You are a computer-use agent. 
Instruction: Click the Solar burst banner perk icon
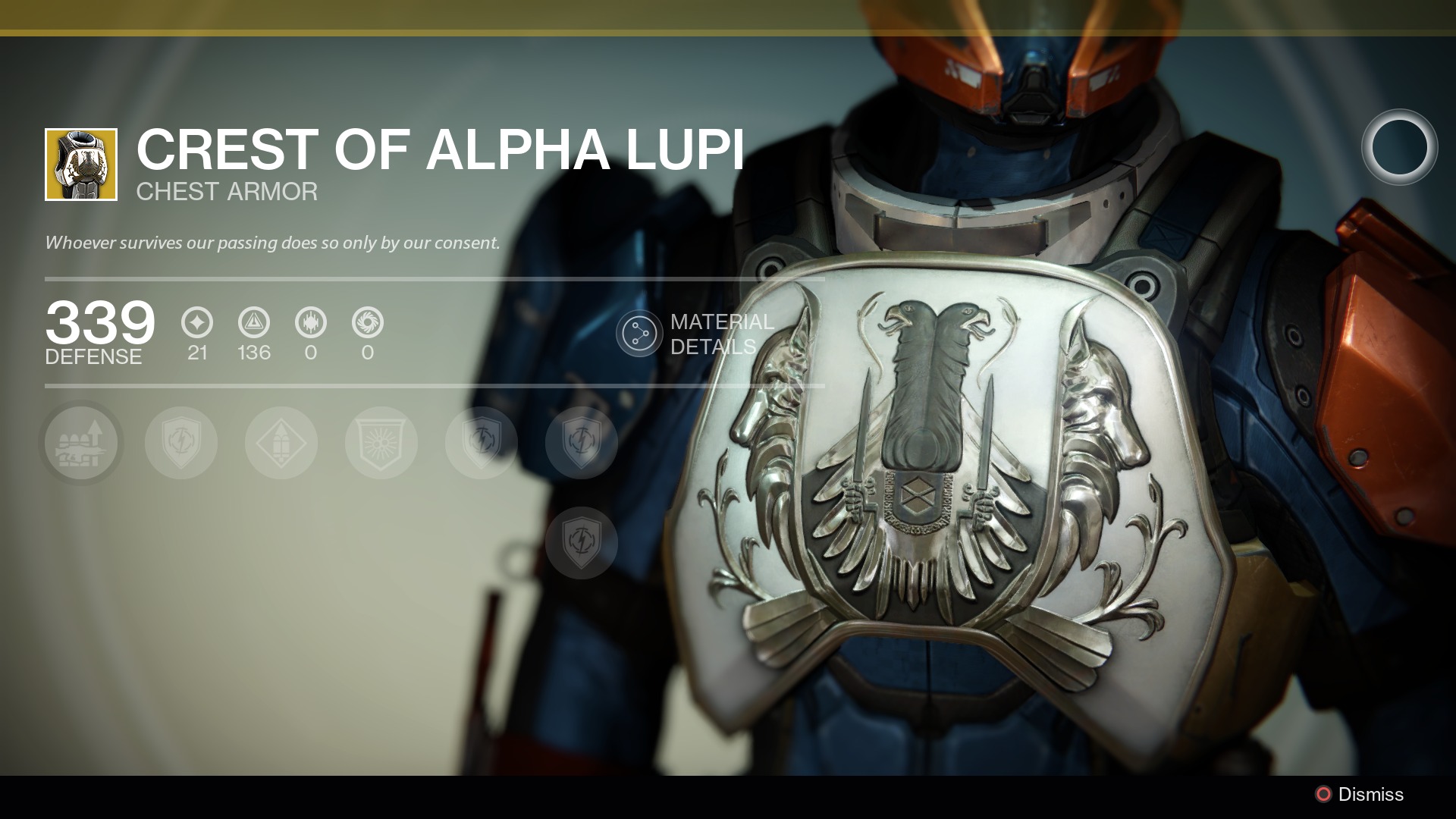point(381,443)
